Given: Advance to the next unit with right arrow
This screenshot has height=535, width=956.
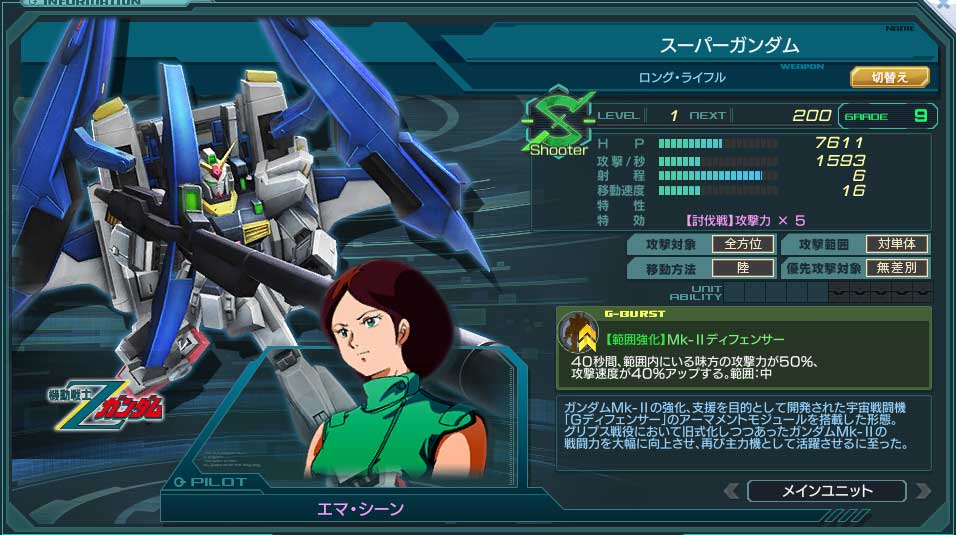Looking at the screenshot, I should [x=922, y=491].
